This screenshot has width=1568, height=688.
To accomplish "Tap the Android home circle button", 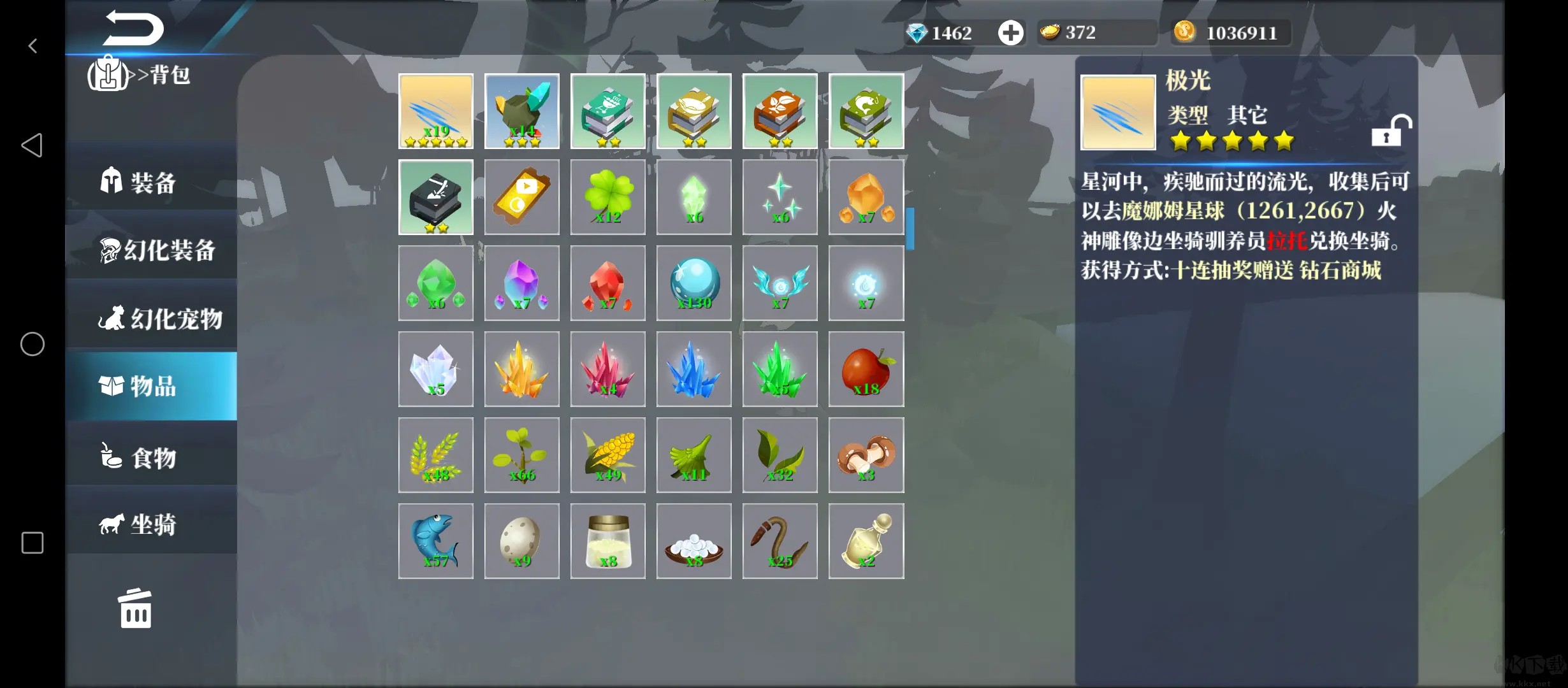I will tap(33, 344).
